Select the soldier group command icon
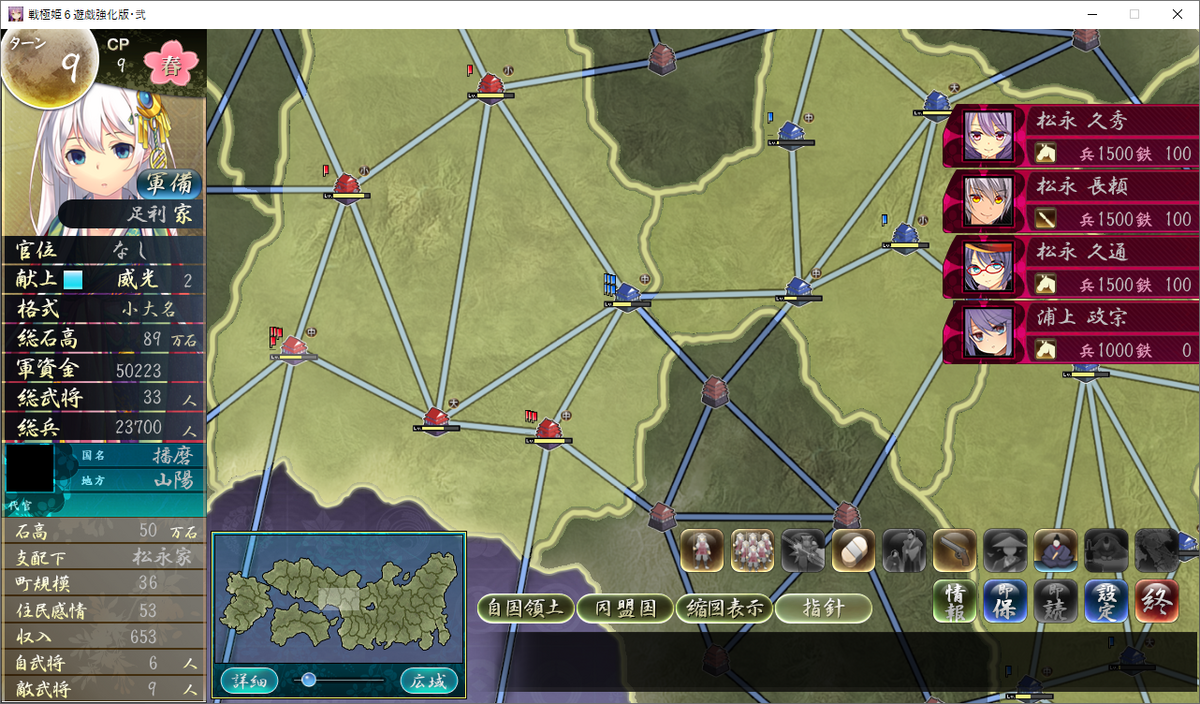This screenshot has height=704, width=1200. click(753, 550)
